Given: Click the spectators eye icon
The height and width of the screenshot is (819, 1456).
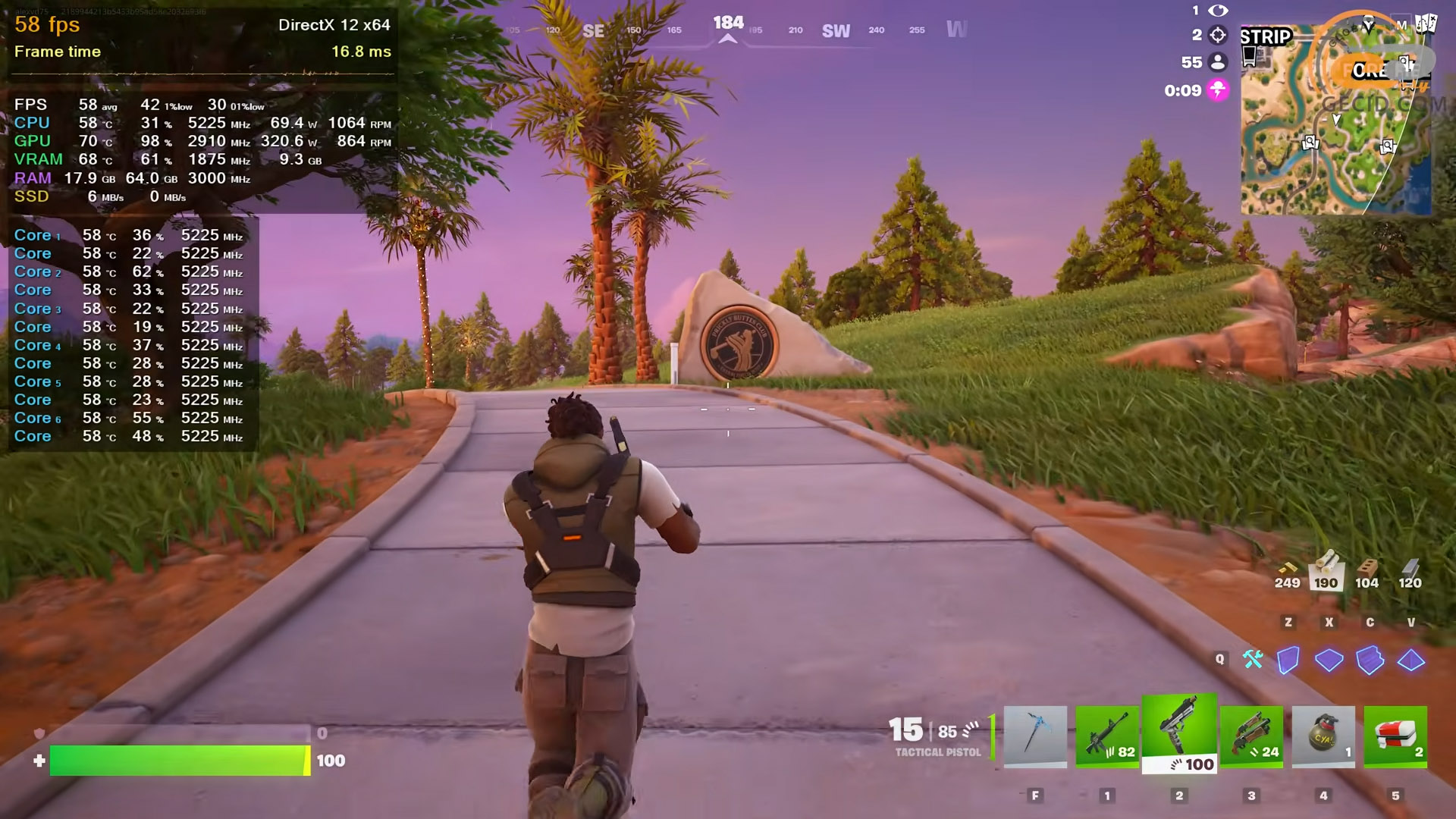Looking at the screenshot, I should [1218, 11].
